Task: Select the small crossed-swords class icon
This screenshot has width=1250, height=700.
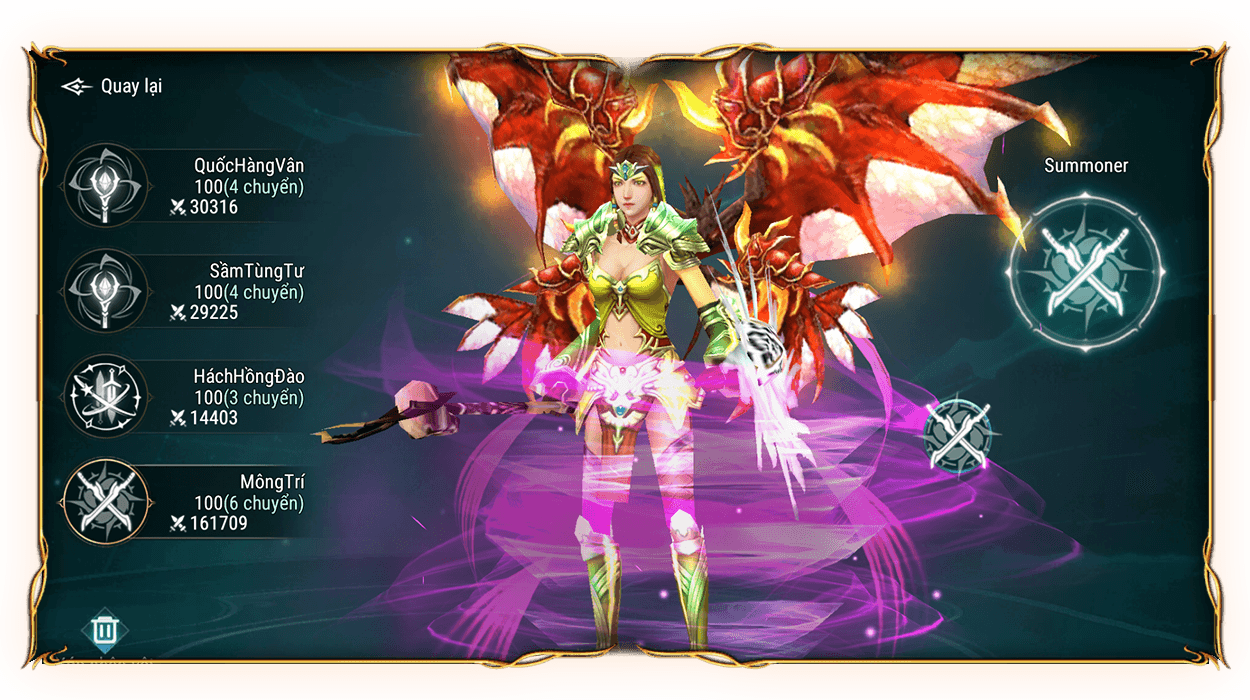Action: (958, 436)
